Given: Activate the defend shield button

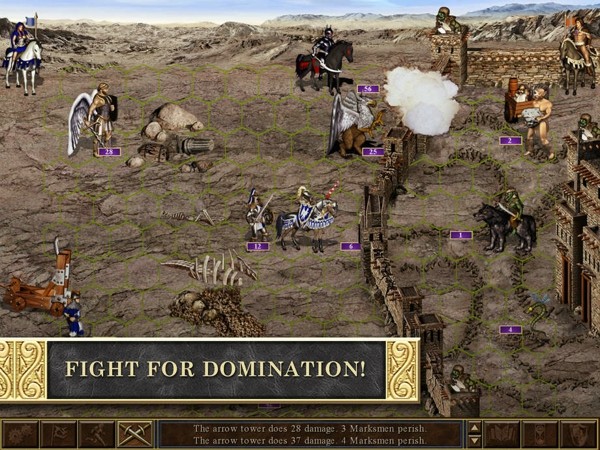Looking at the screenshot, I should (579, 434).
